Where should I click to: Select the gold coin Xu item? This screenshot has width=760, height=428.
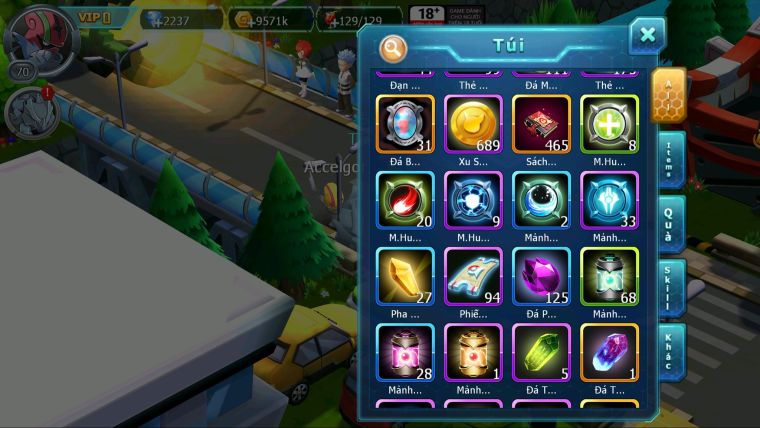473,124
